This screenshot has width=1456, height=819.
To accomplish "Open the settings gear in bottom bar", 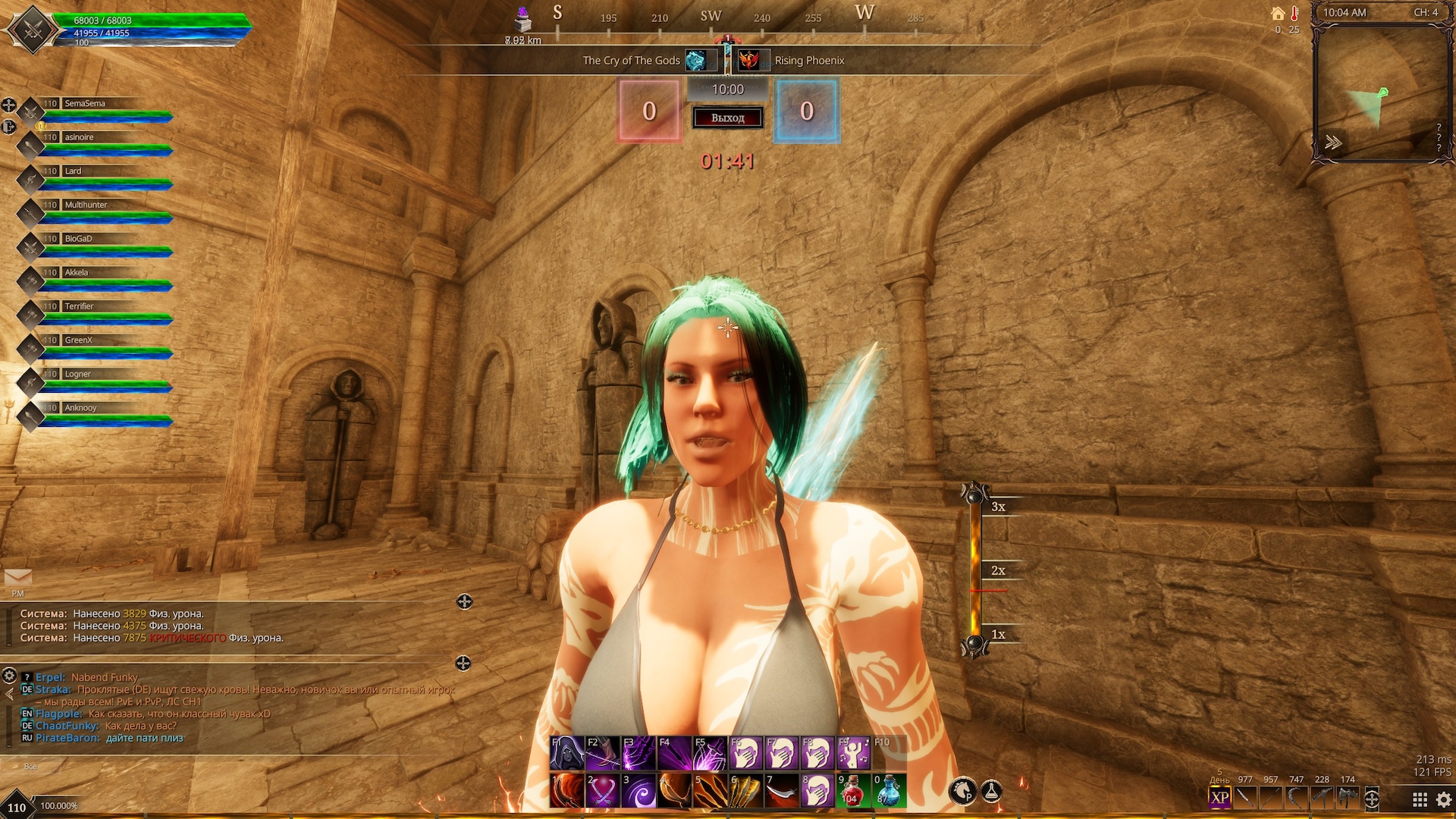I will click(1444, 799).
